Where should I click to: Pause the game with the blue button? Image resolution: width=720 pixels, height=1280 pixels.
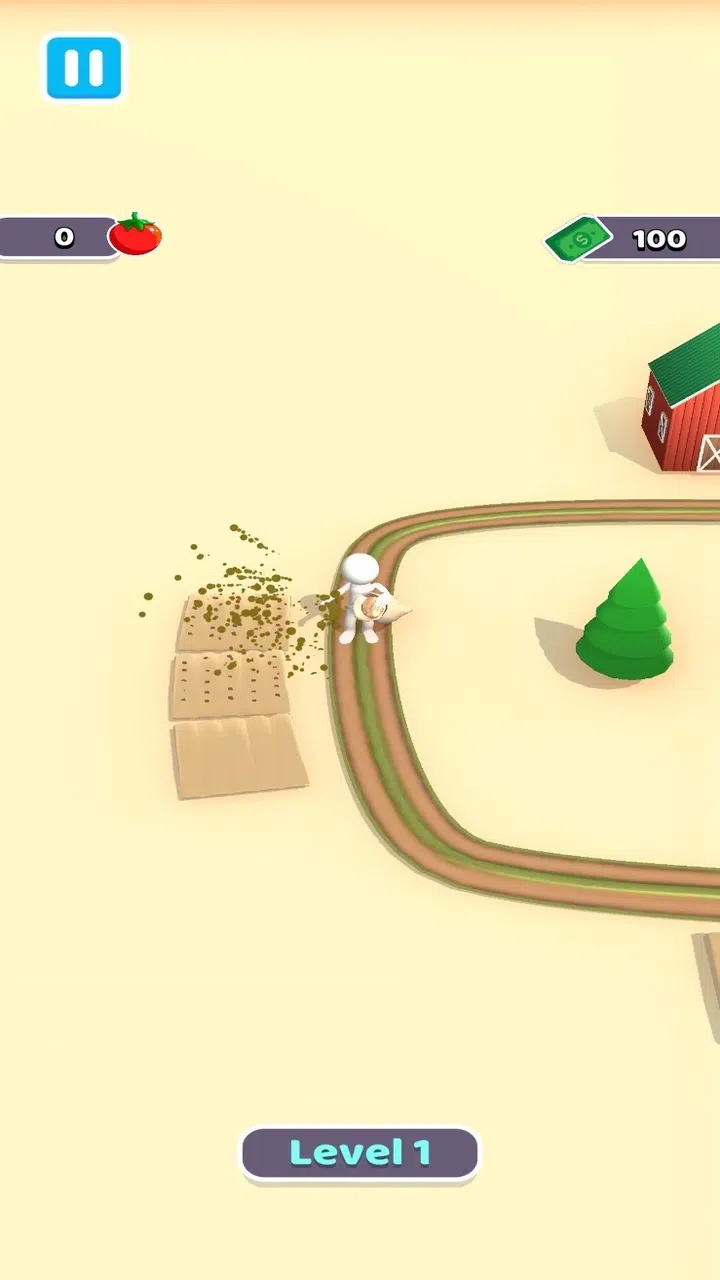(83, 67)
